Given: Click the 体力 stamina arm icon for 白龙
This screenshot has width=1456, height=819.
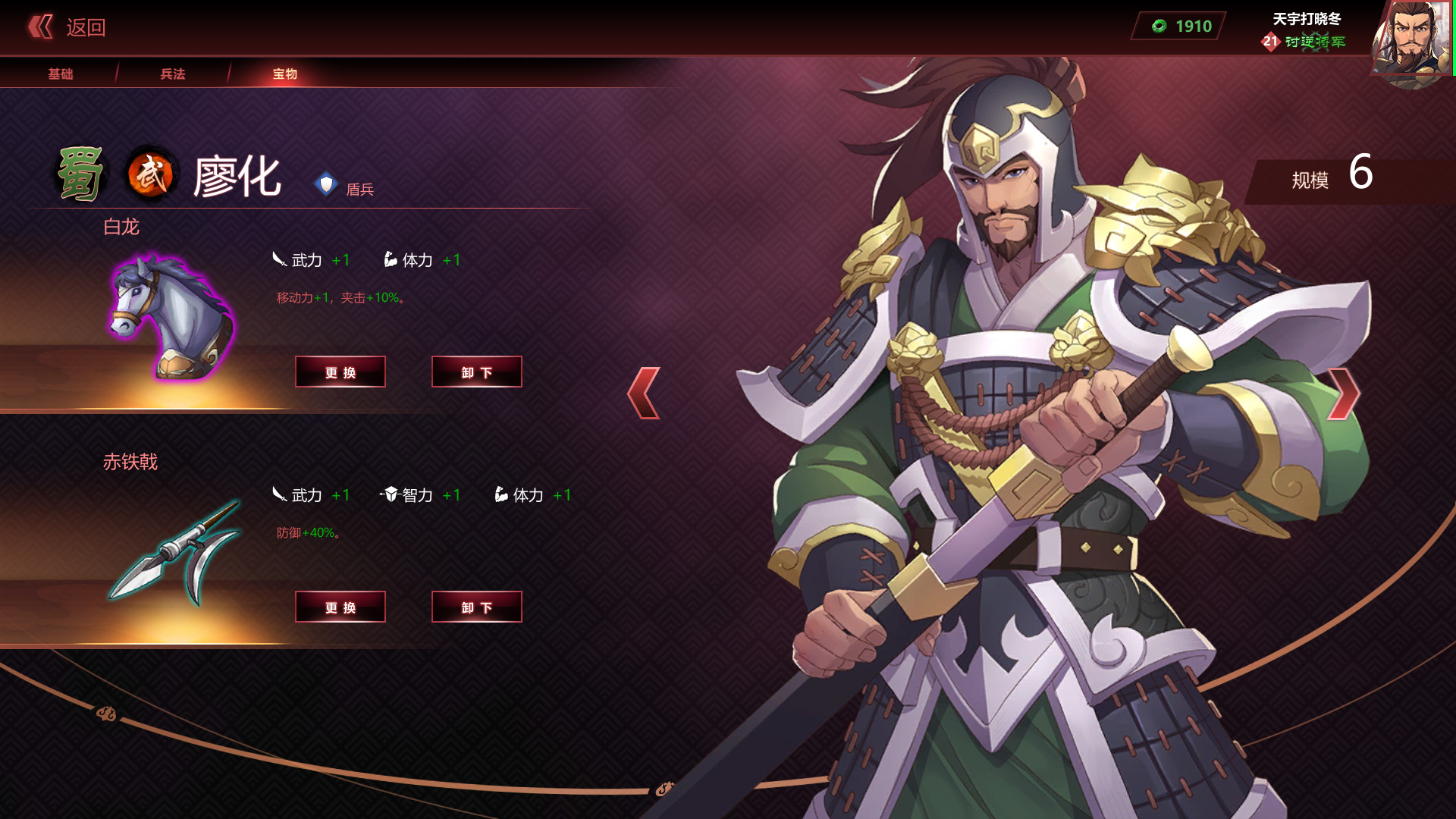Looking at the screenshot, I should click(389, 259).
